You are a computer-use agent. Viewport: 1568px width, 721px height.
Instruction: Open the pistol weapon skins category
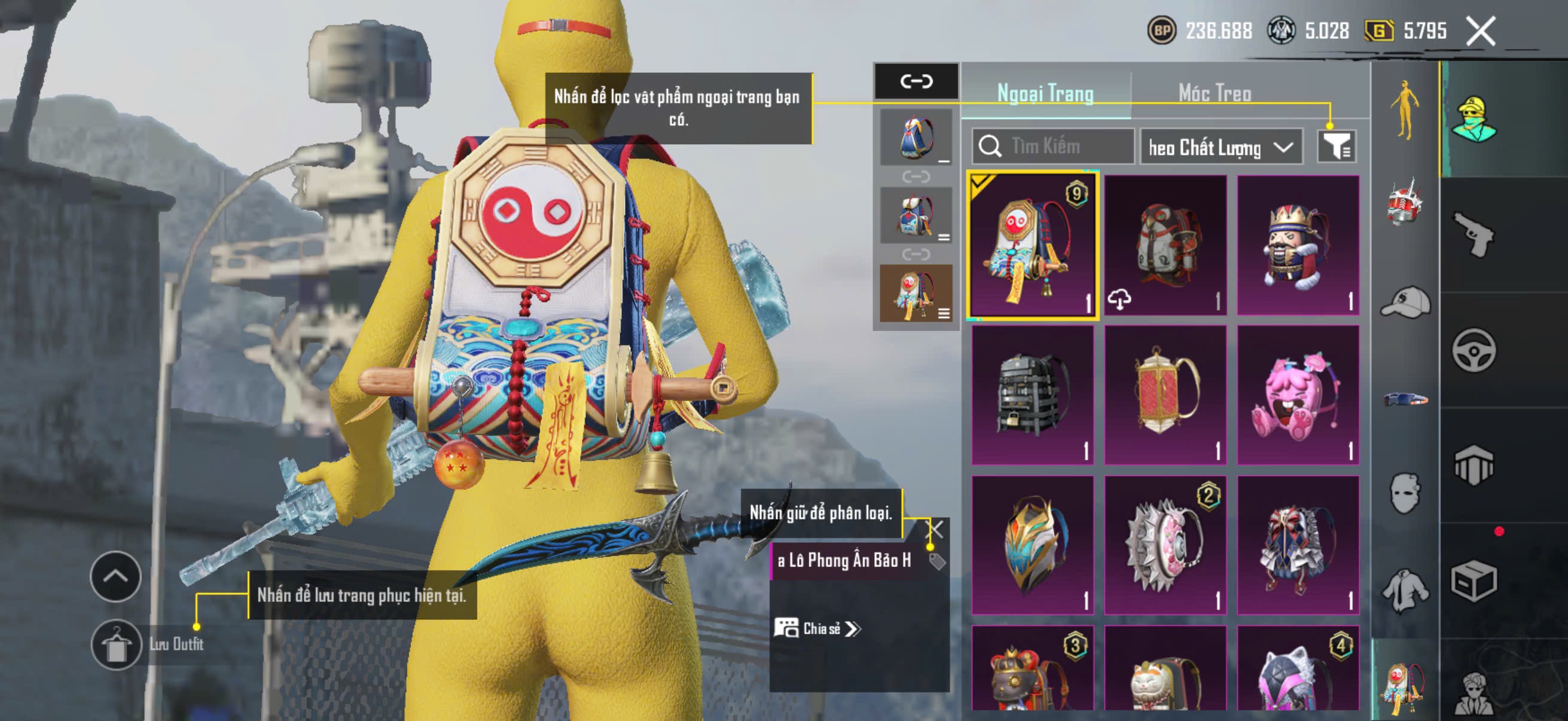click(x=1473, y=234)
